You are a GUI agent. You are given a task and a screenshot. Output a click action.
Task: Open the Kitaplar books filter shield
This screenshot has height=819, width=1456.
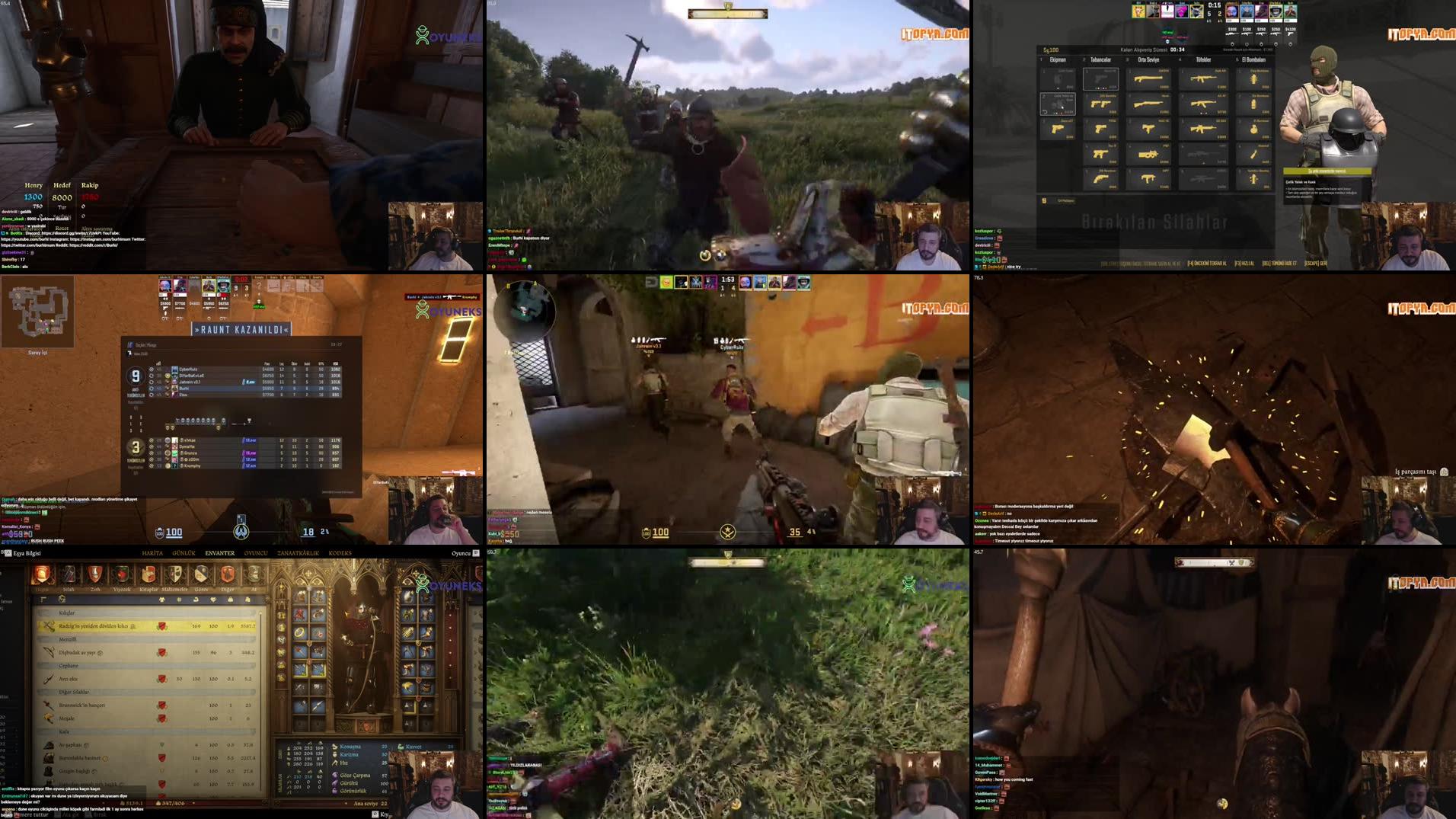[x=149, y=574]
